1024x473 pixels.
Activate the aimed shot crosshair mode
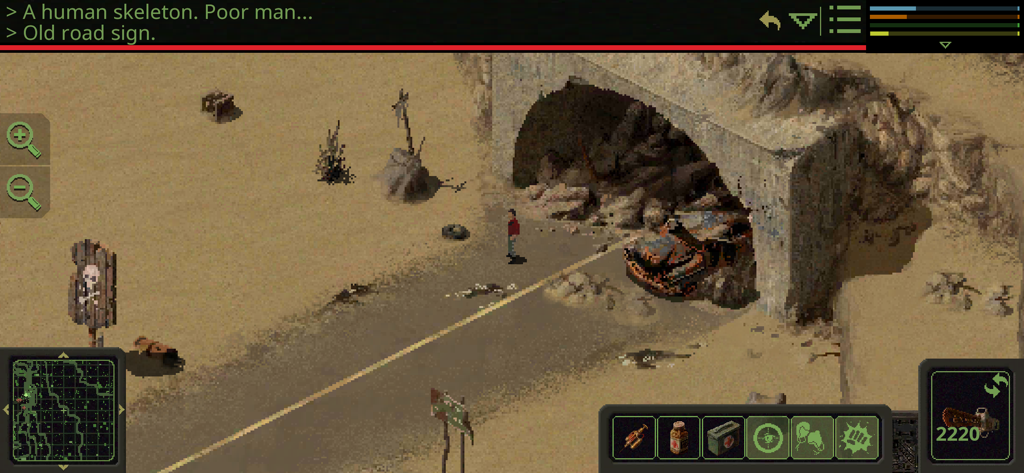767,438
